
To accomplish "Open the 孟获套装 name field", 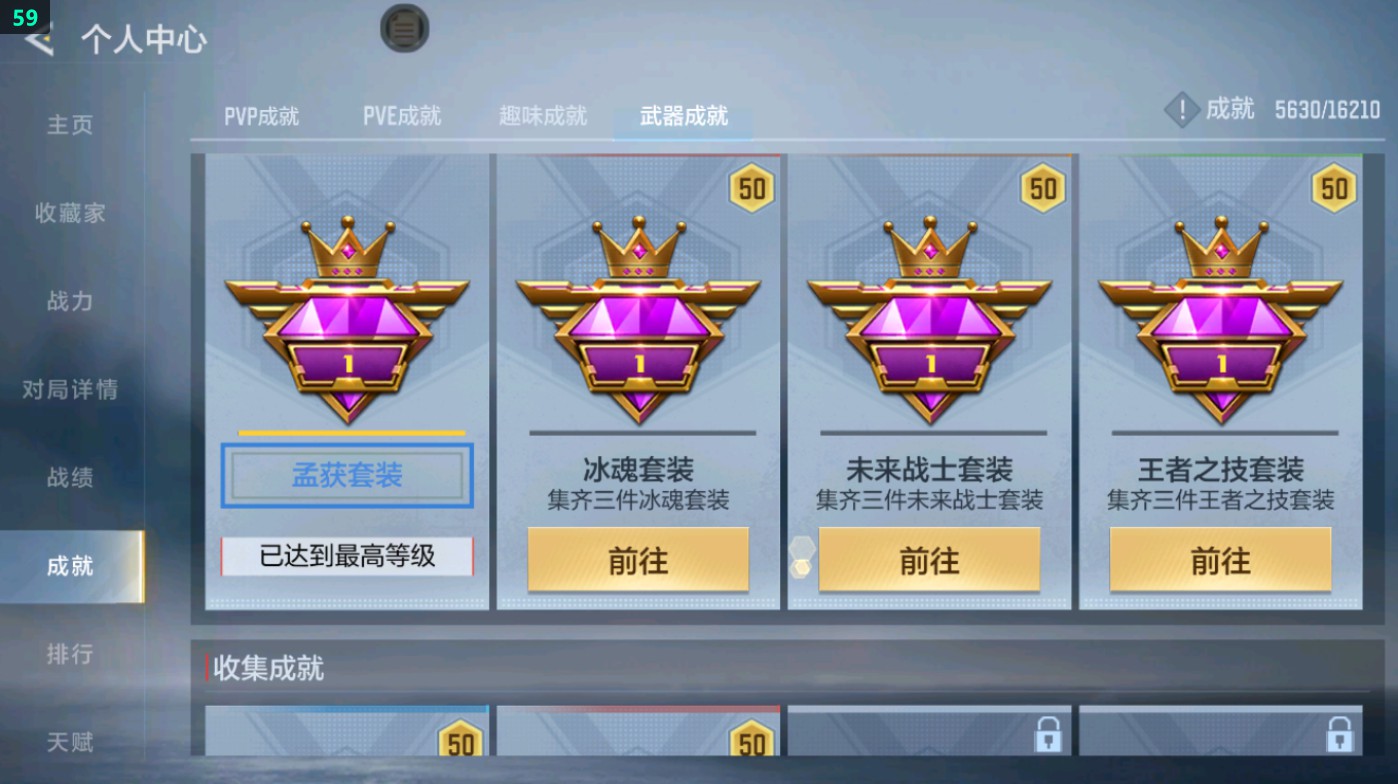I will [346, 476].
